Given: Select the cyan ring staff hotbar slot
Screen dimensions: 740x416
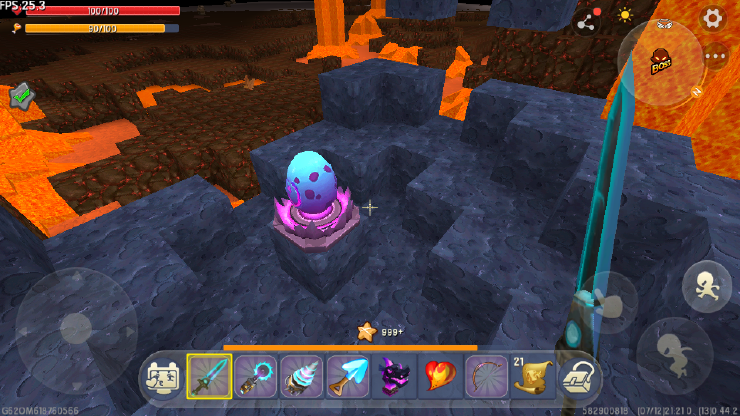Looking at the screenshot, I should [256, 376].
